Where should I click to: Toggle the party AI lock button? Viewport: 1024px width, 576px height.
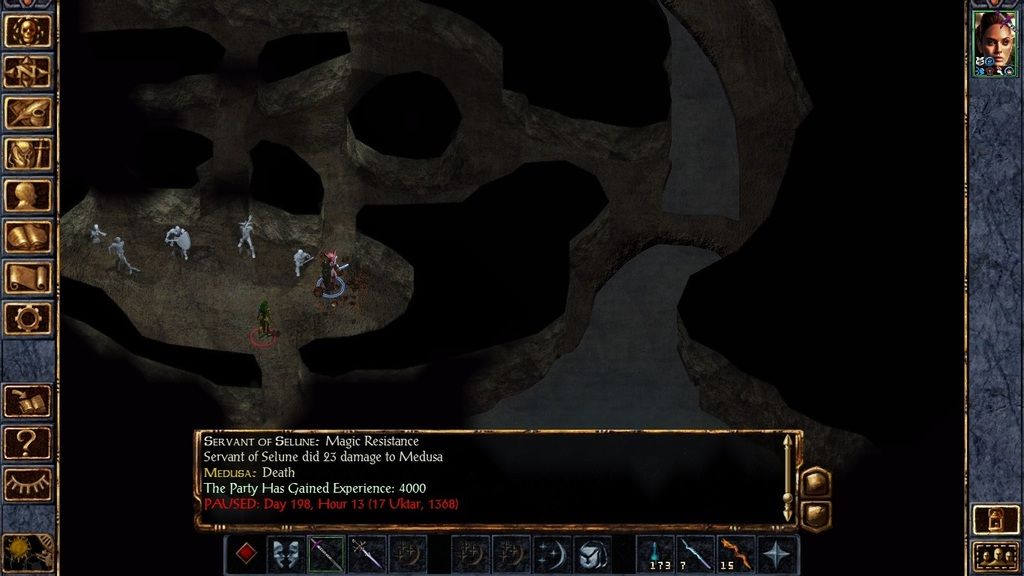tap(995, 518)
